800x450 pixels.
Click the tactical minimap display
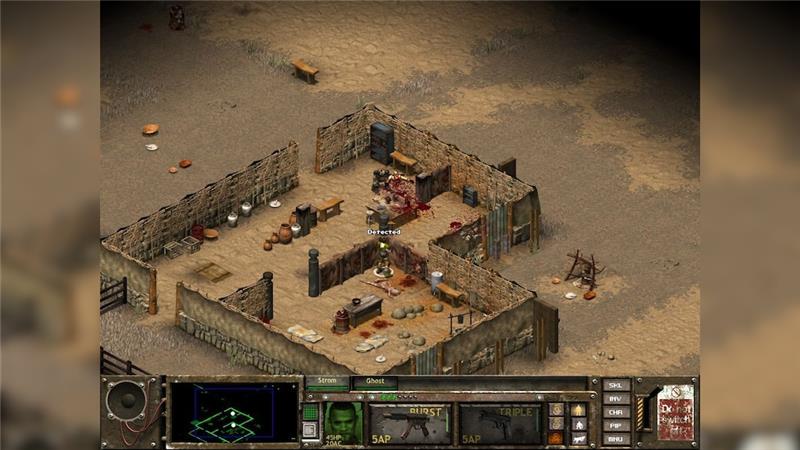tap(235, 412)
